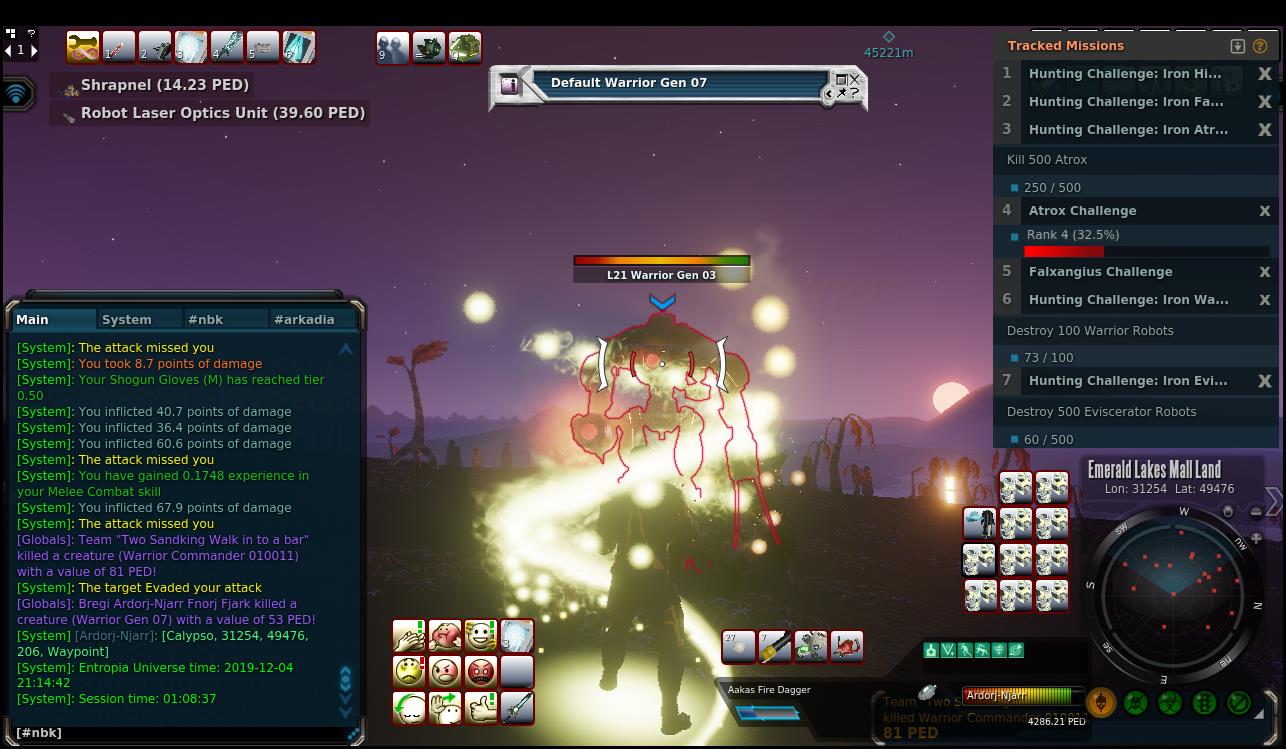Screen dimensions: 1286x749
Task: Stop tracking the Falxangius Challenge mission
Action: 1264,272
